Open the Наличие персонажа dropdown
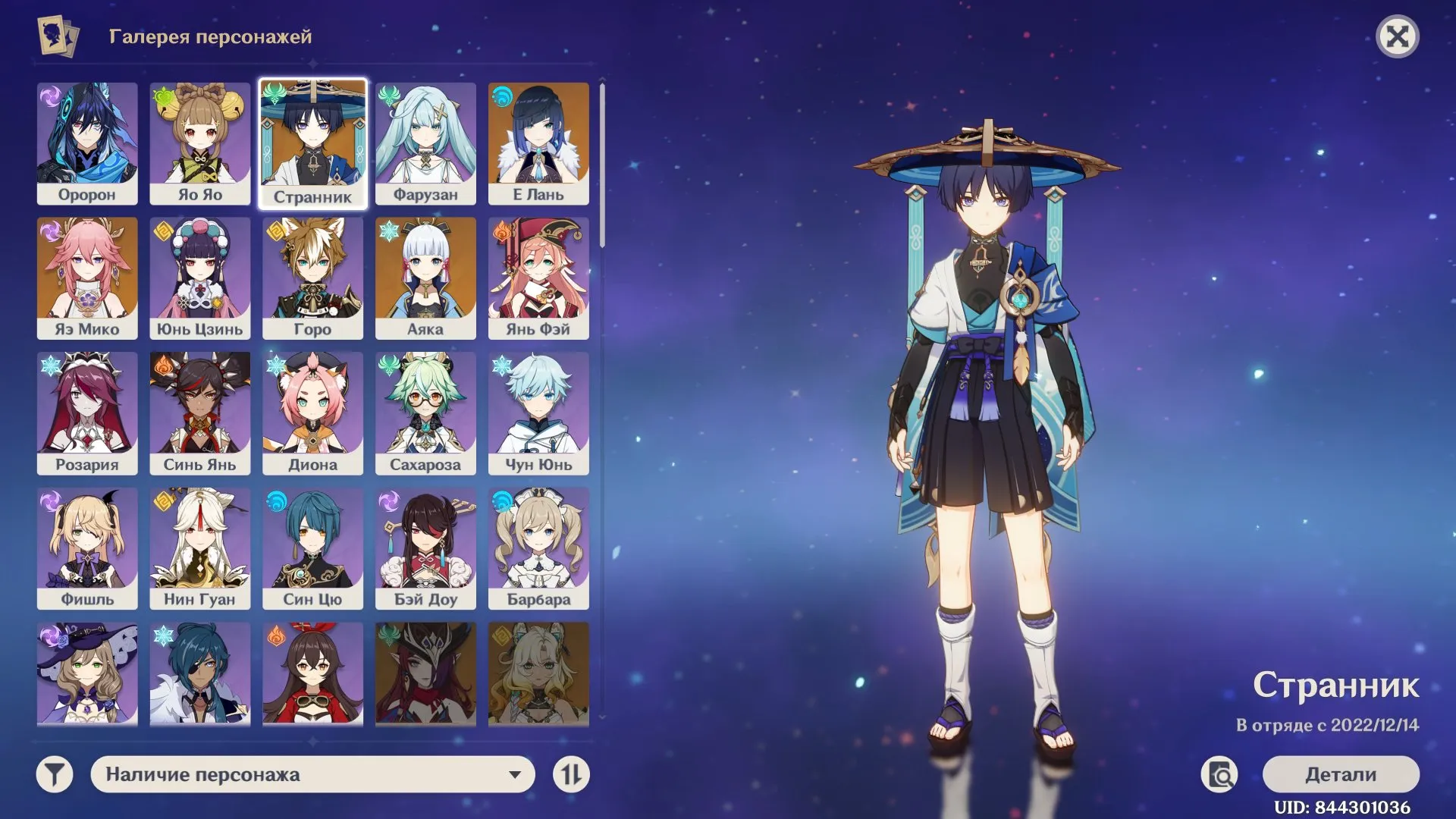Viewport: 1456px width, 819px height. tap(313, 774)
